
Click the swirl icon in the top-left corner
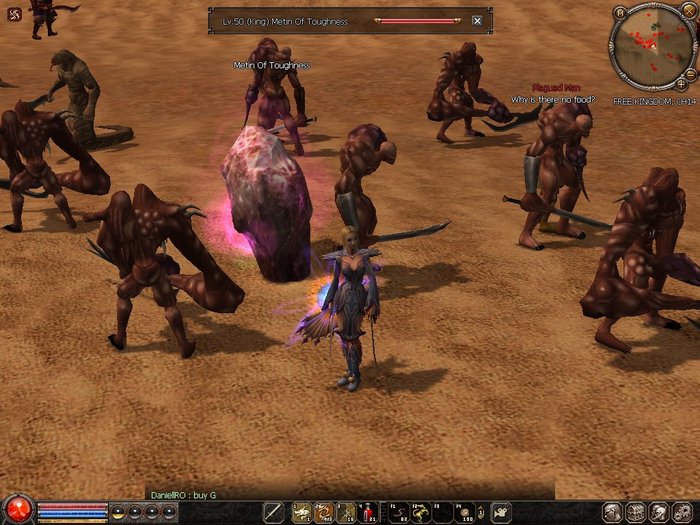(x=12, y=14)
